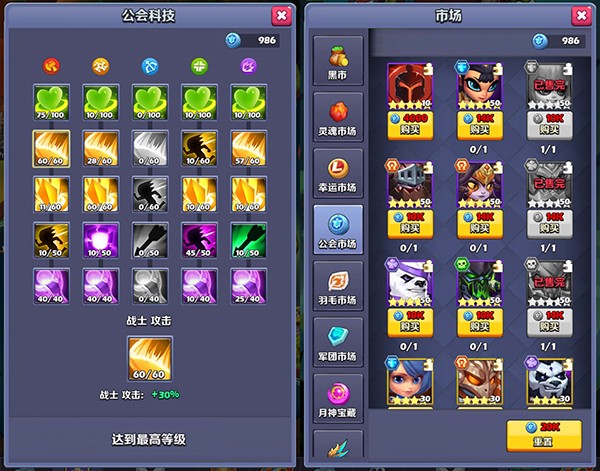
Task: Close the 市场 market window
Action: pos(580,15)
